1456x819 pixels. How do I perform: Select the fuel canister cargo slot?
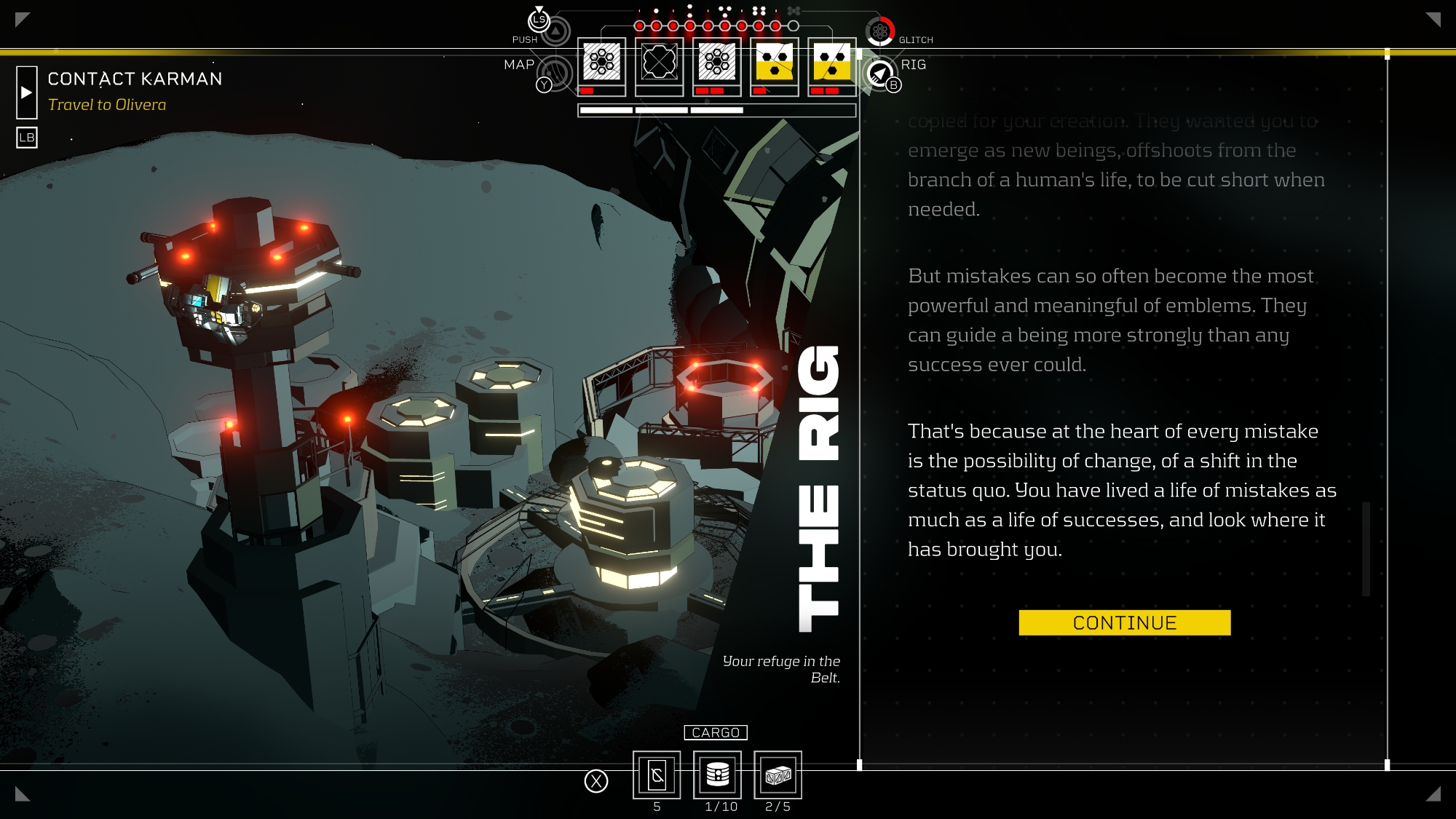click(x=717, y=775)
